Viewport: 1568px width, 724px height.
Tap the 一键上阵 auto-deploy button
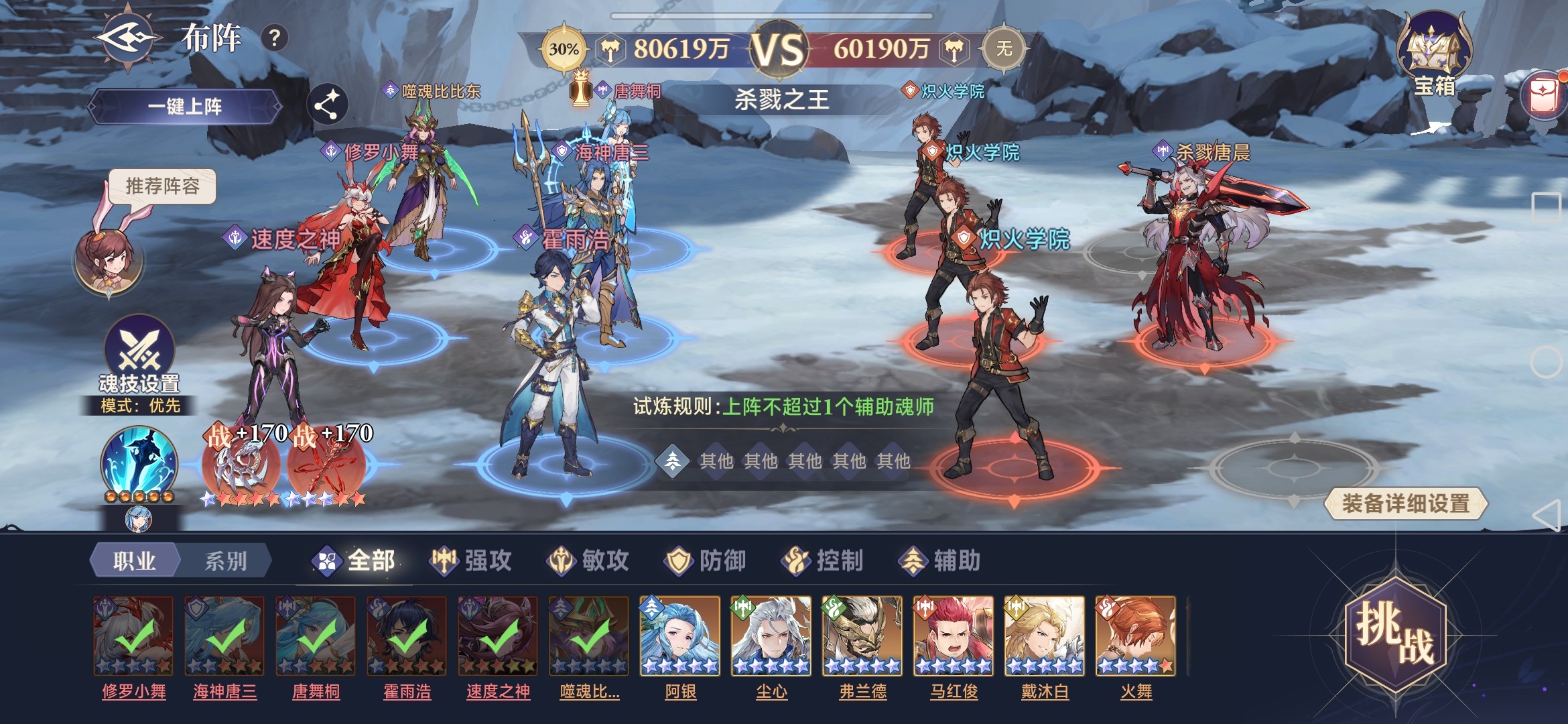[185, 107]
